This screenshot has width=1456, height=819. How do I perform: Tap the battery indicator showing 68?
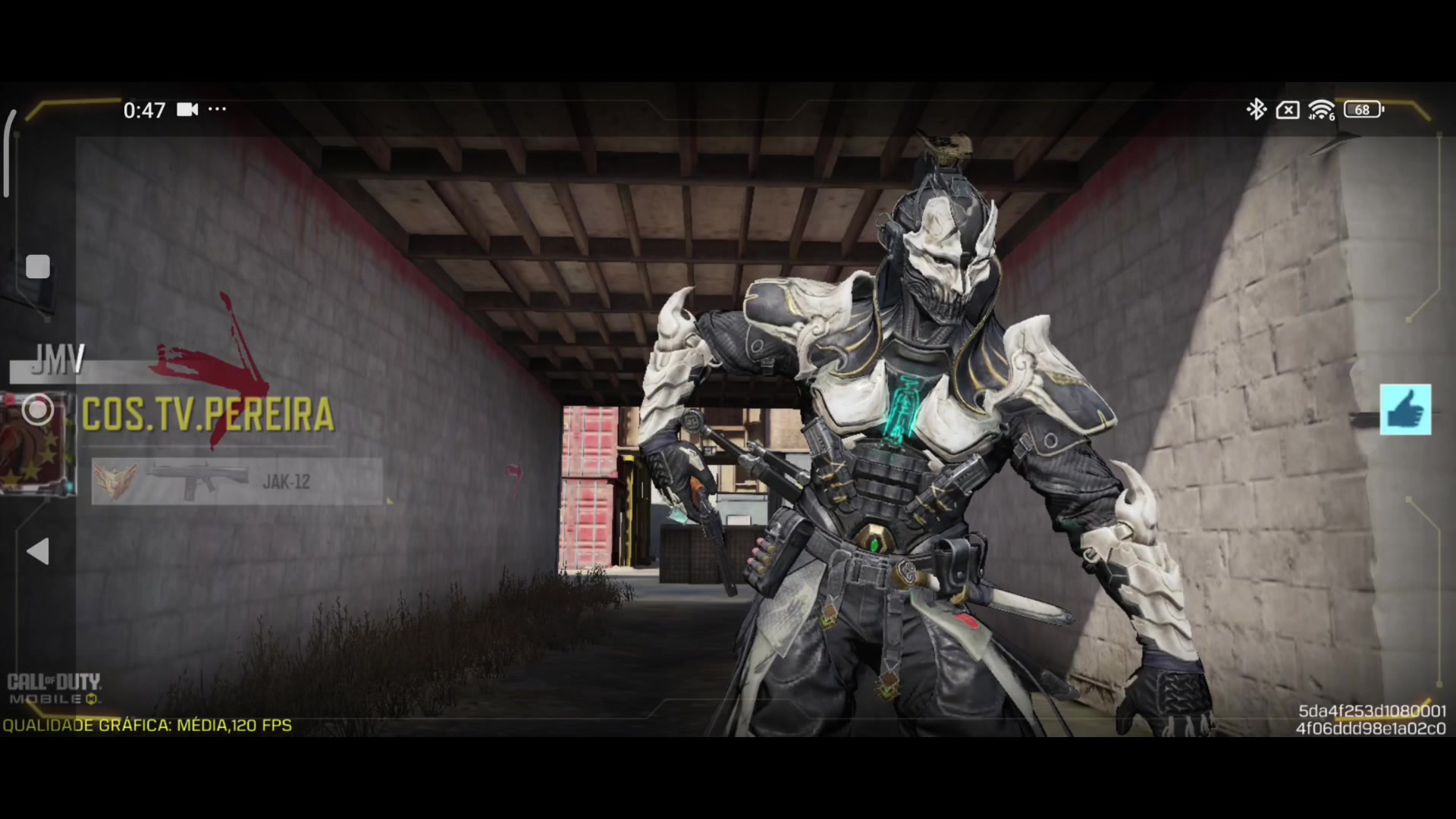point(1362,110)
